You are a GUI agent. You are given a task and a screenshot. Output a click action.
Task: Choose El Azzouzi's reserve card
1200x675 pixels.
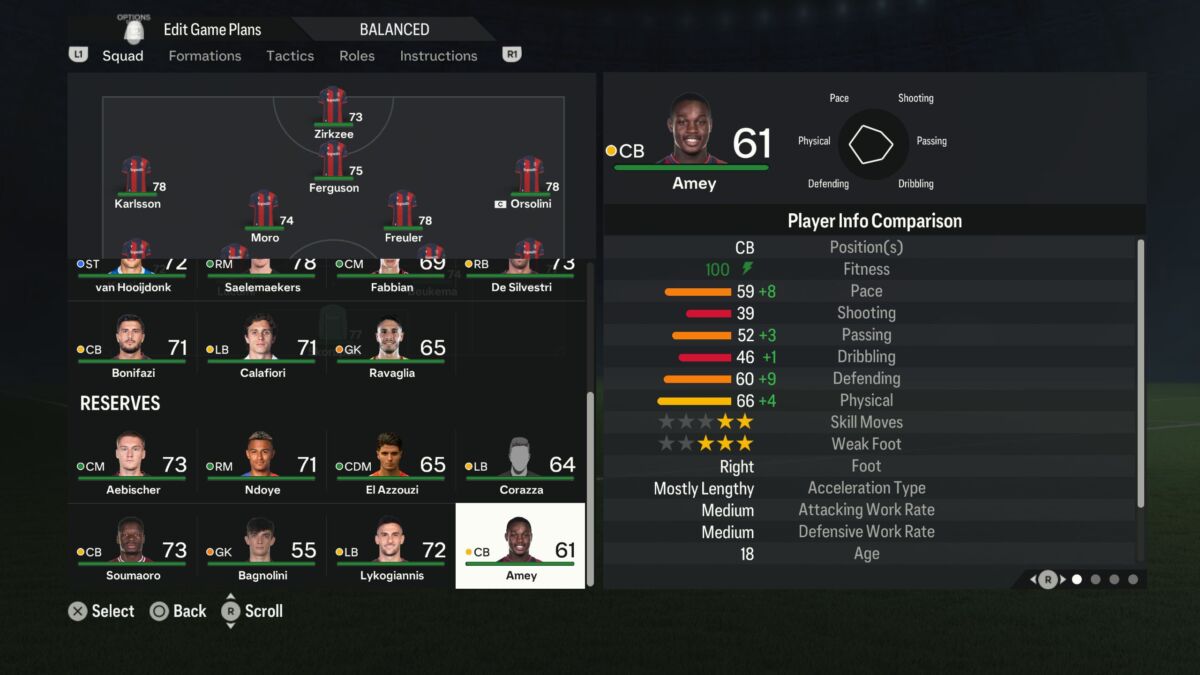390,465
